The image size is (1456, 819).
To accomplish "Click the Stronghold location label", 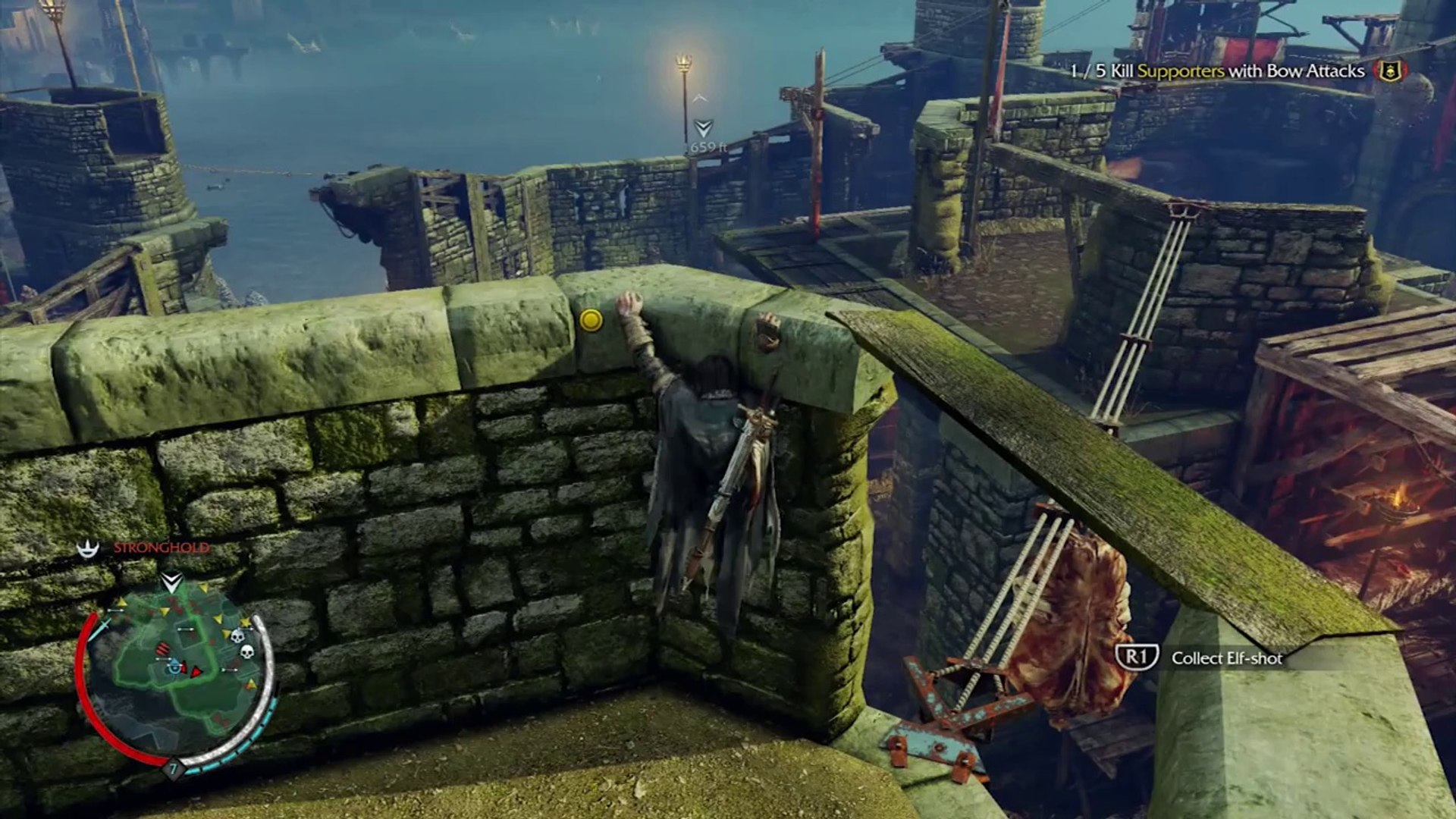I will 161,548.
